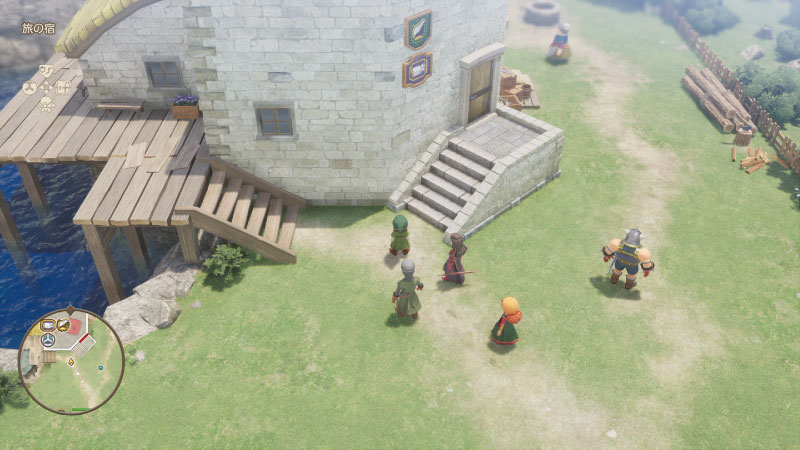
Task: Select the round three-spoke marker on the minimap
Action: (x=47, y=341)
